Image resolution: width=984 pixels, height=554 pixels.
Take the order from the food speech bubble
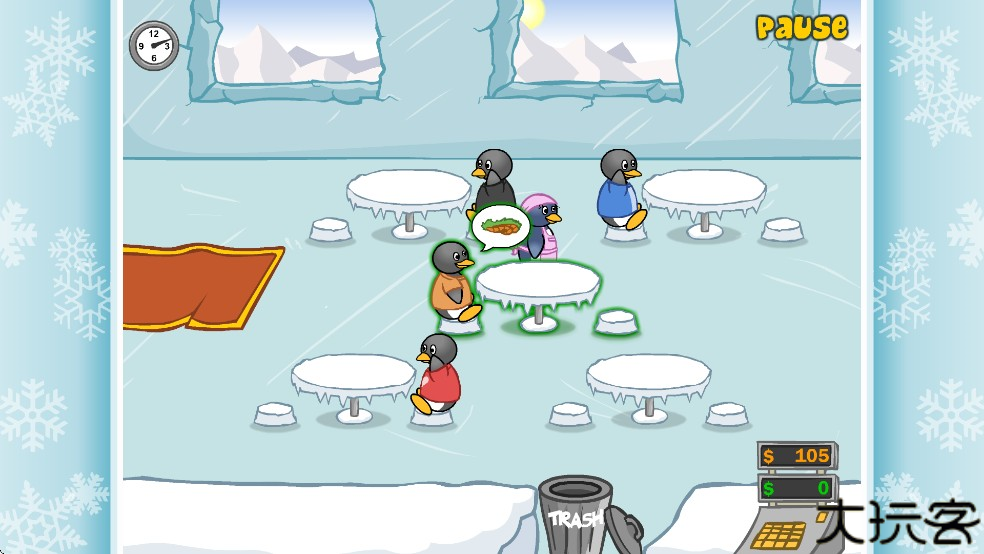pos(500,226)
